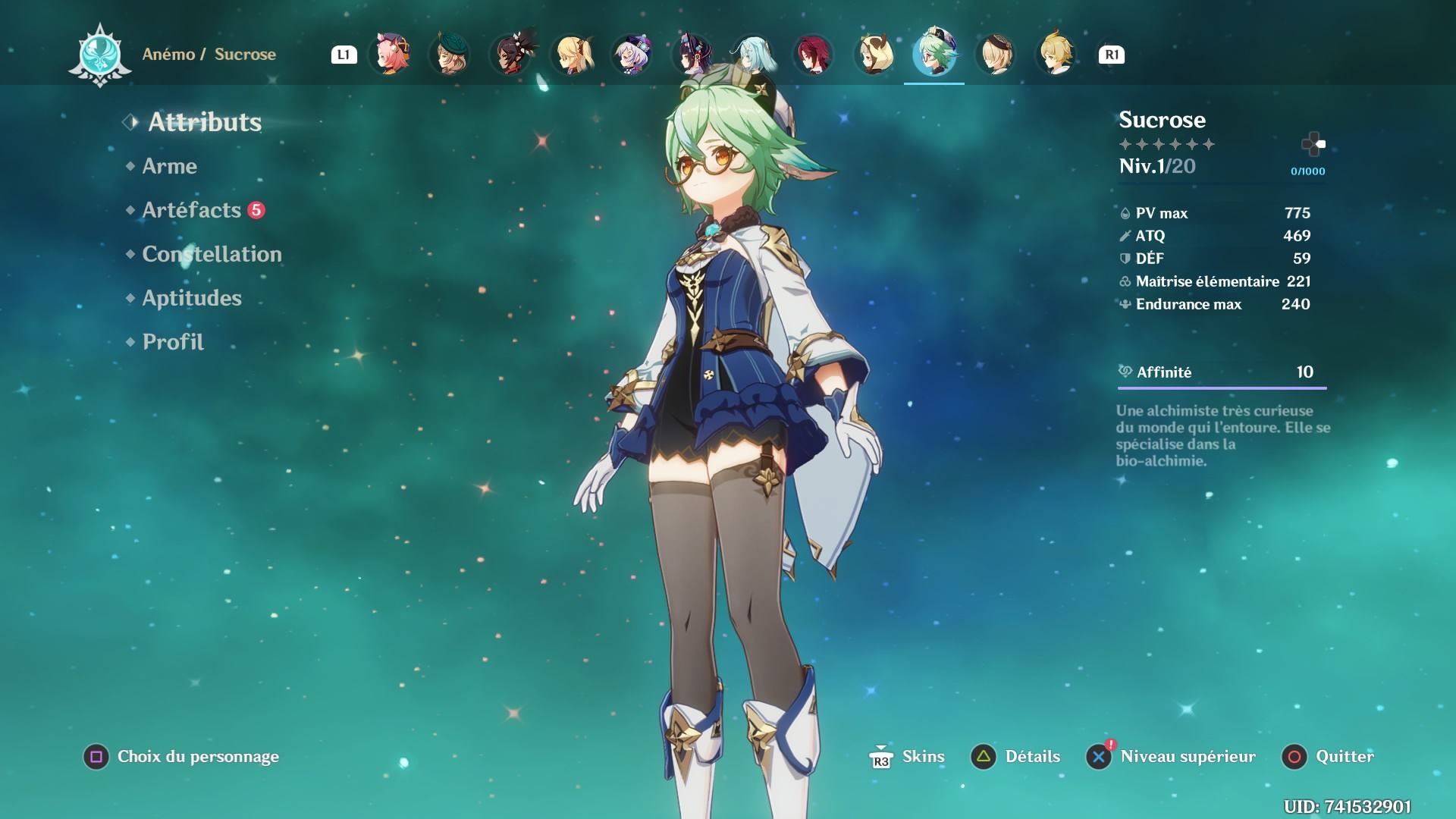Click the highlighted Sucrose portrait
Screen dimensions: 1456x819
pyautogui.click(x=934, y=54)
